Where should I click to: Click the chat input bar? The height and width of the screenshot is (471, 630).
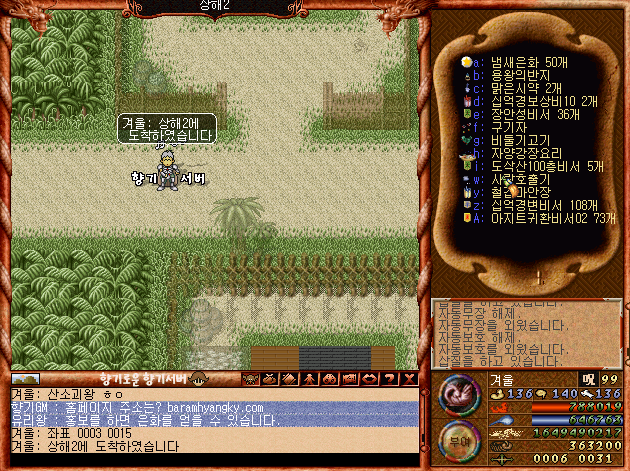coord(215,461)
